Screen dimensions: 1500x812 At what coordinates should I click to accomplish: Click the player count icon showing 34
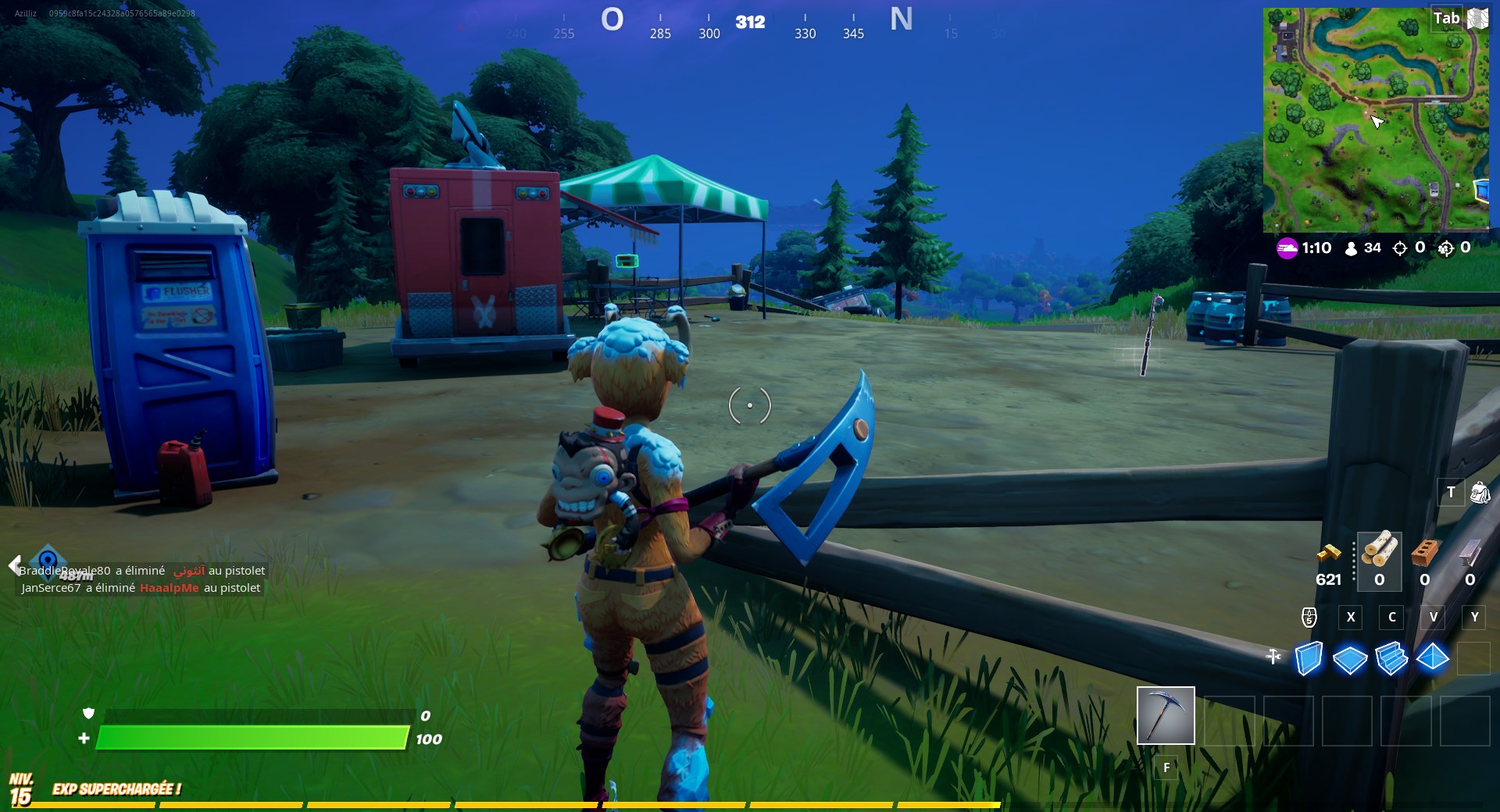(1352, 248)
